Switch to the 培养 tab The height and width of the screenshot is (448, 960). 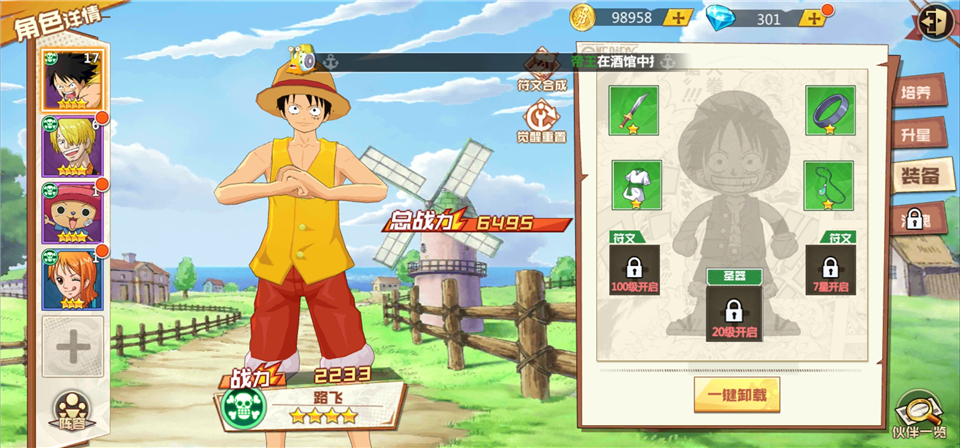tap(916, 93)
